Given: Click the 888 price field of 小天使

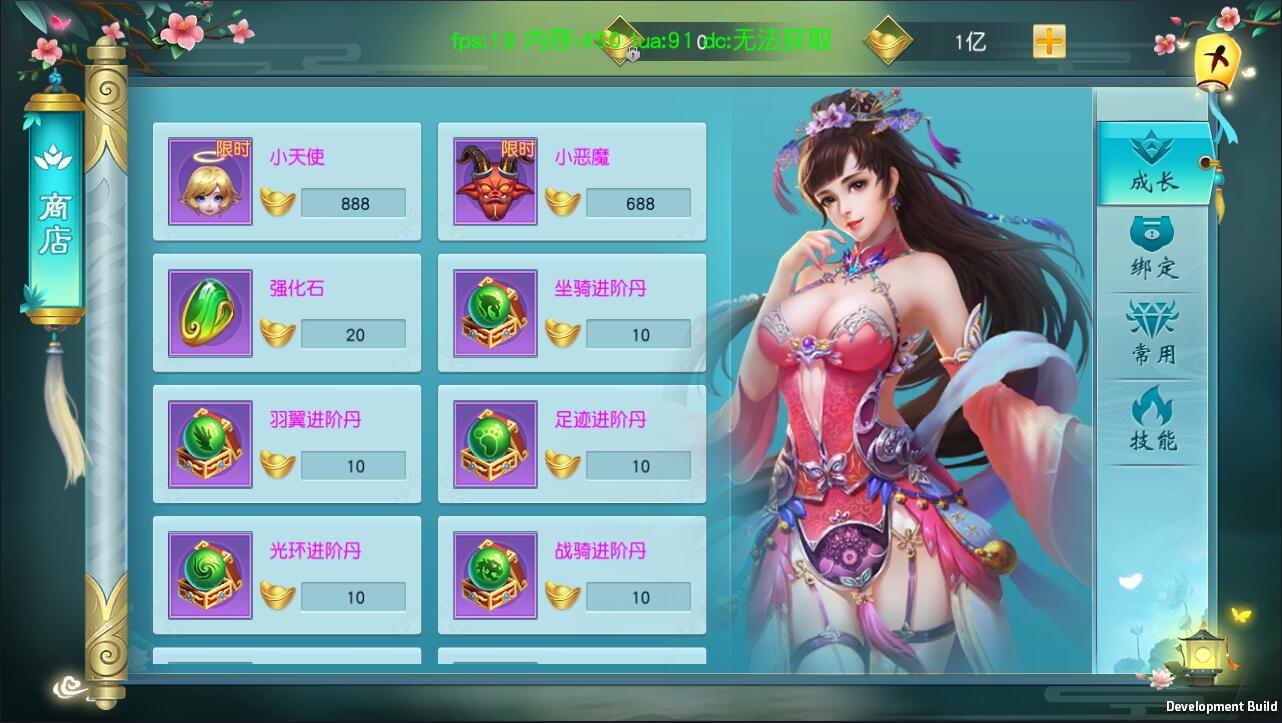Looking at the screenshot, I should 352,203.
